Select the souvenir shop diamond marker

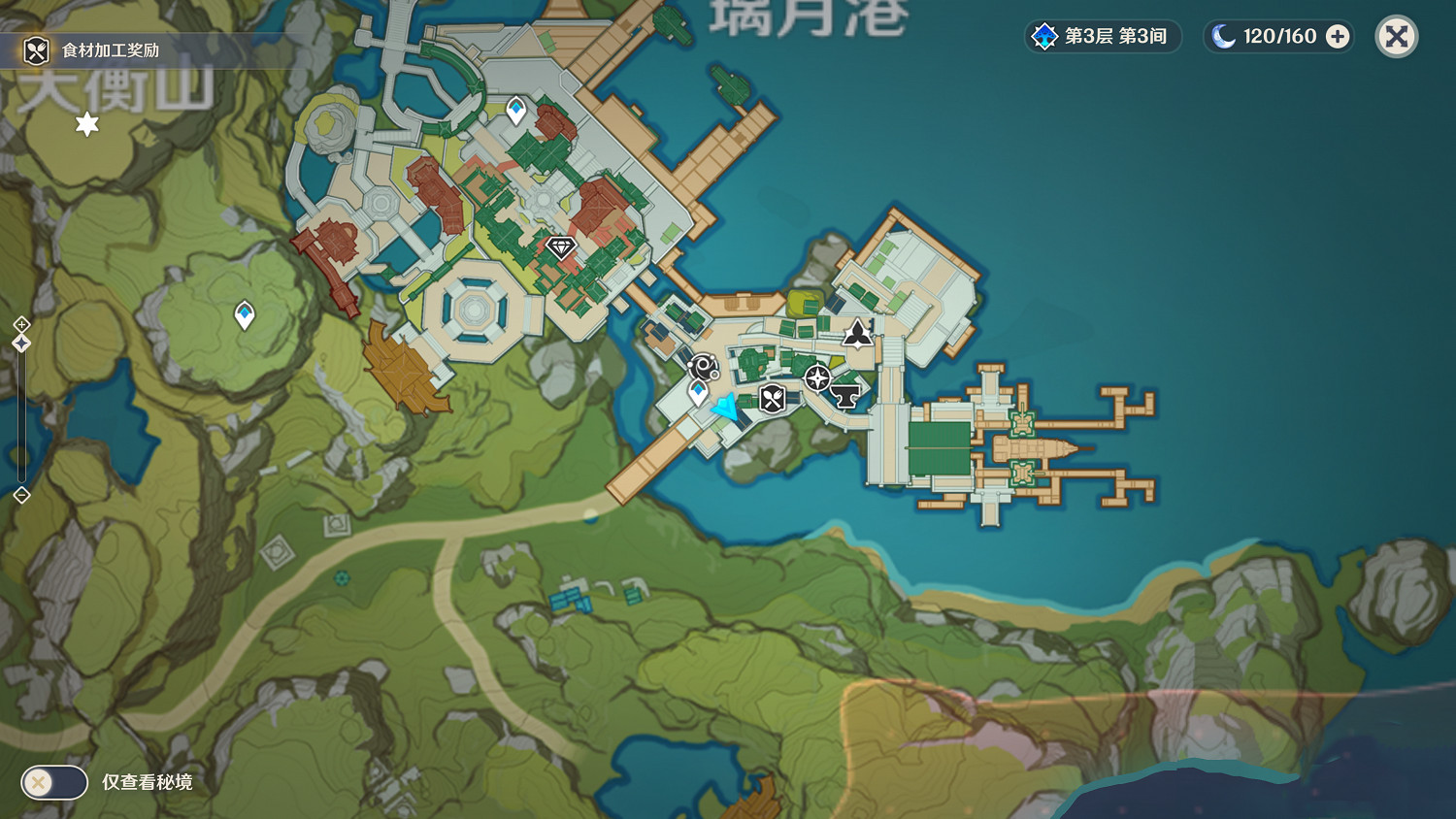click(x=561, y=247)
